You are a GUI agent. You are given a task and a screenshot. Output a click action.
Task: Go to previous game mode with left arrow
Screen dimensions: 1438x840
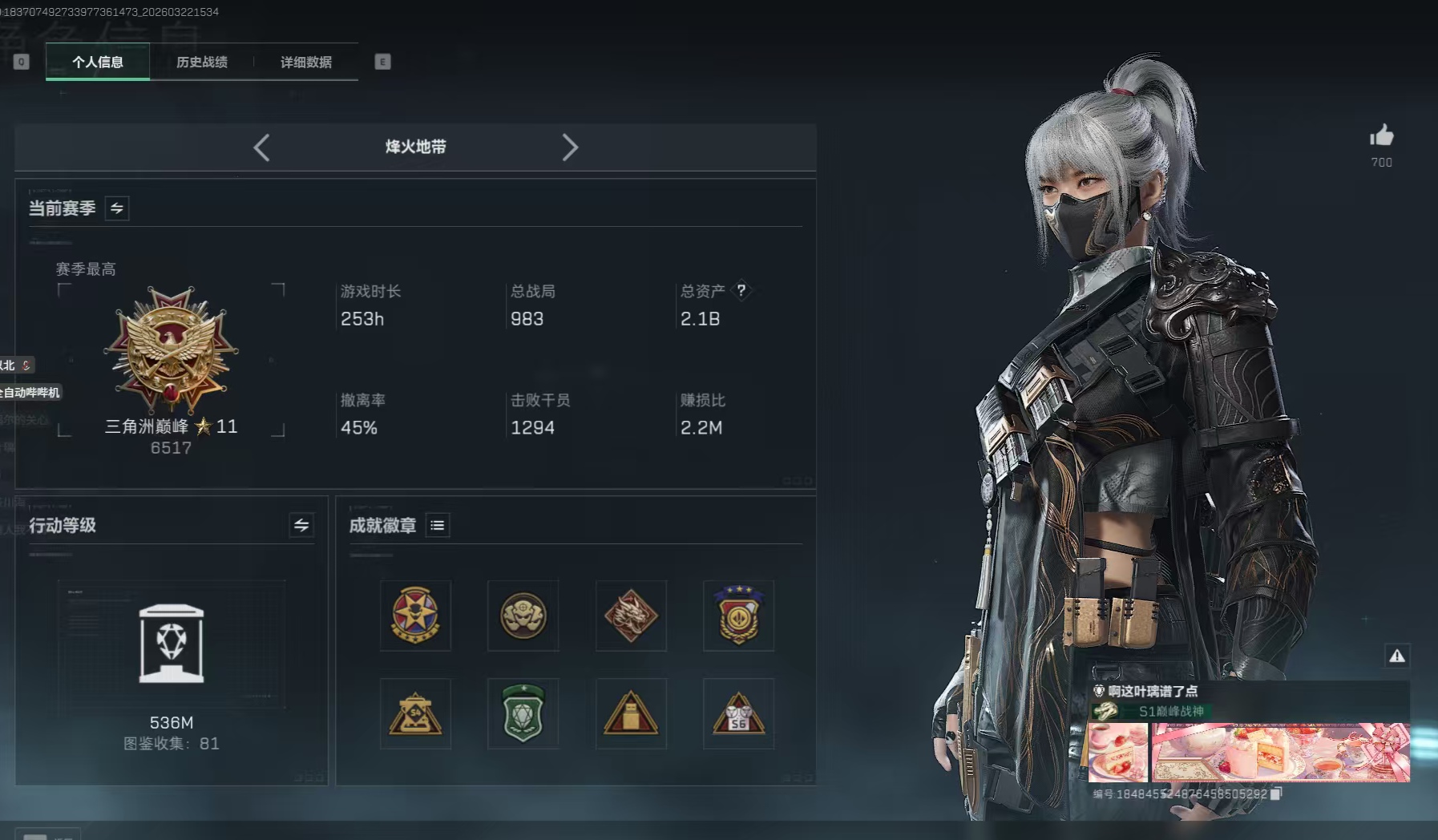261,147
